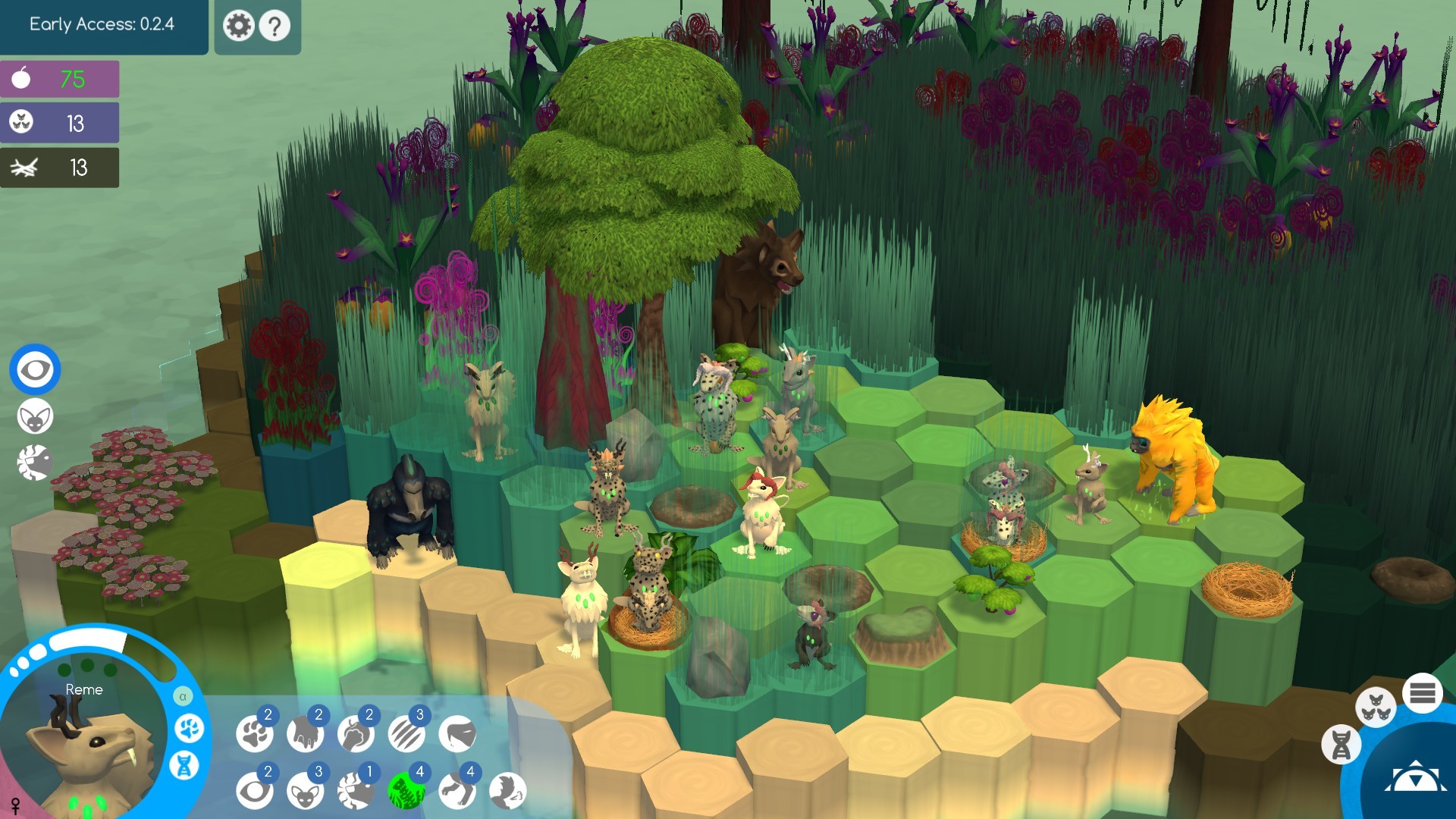Image resolution: width=1456 pixels, height=819 pixels.
Task: Switch to smell view in left sidebar
Action: (35, 463)
